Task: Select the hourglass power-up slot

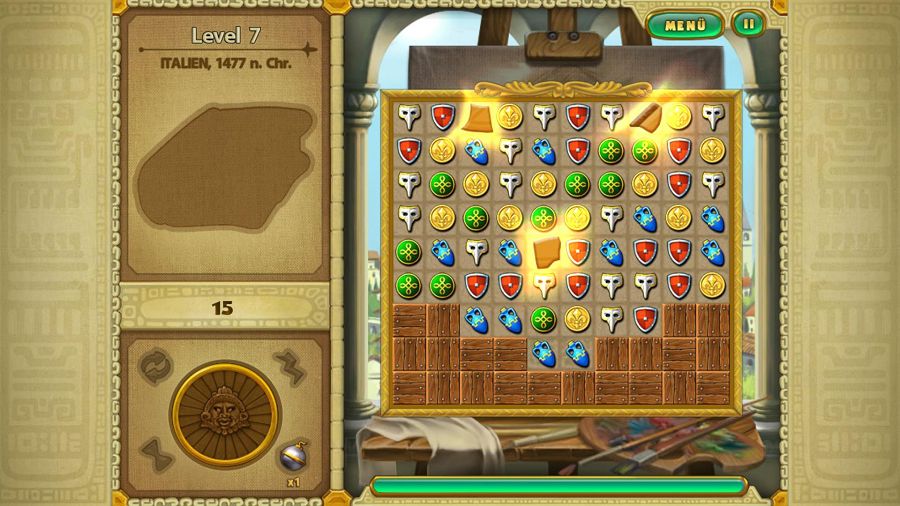Action: (x=156, y=455)
